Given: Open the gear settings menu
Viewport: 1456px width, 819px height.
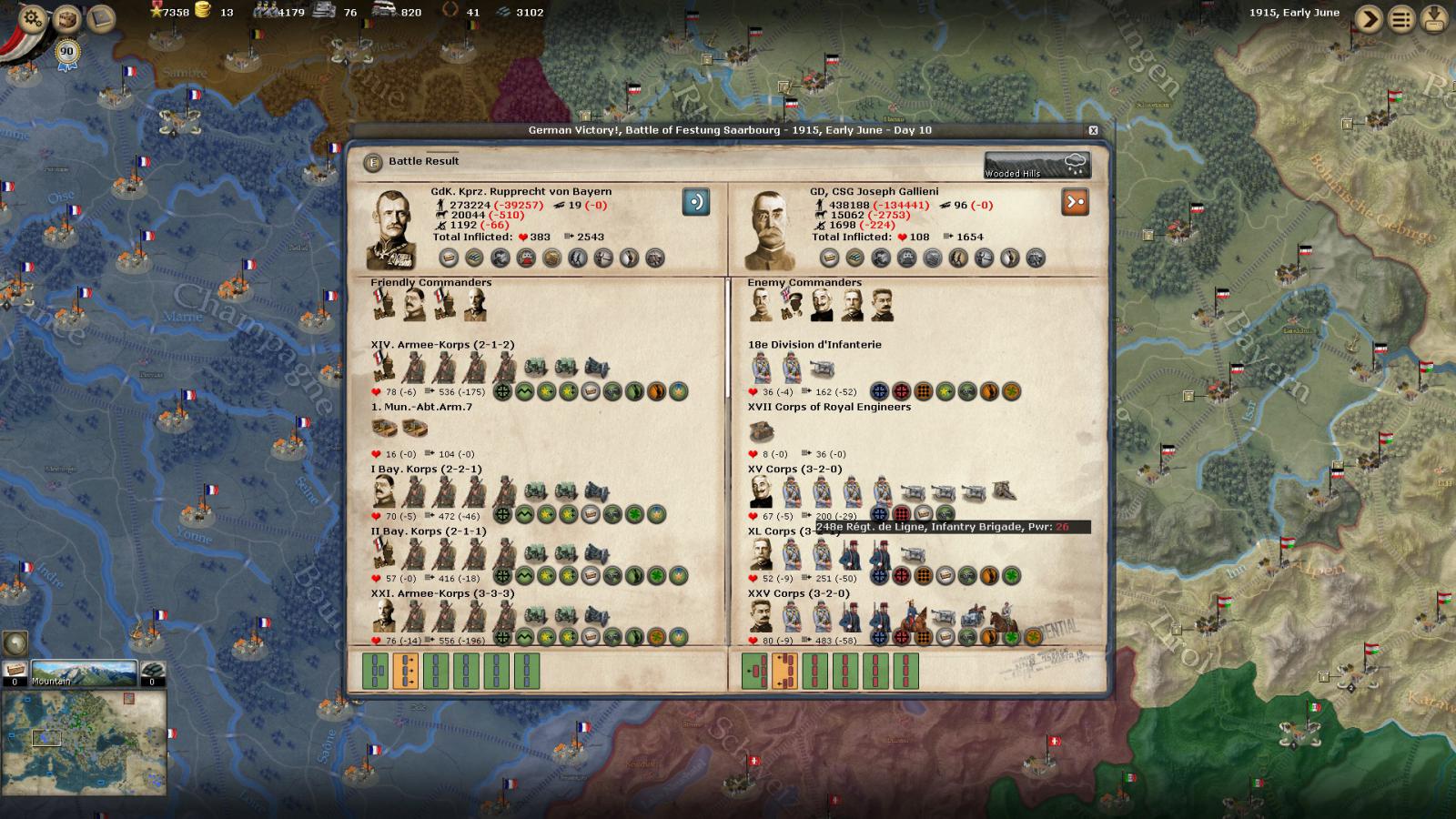Looking at the screenshot, I should click(32, 18).
